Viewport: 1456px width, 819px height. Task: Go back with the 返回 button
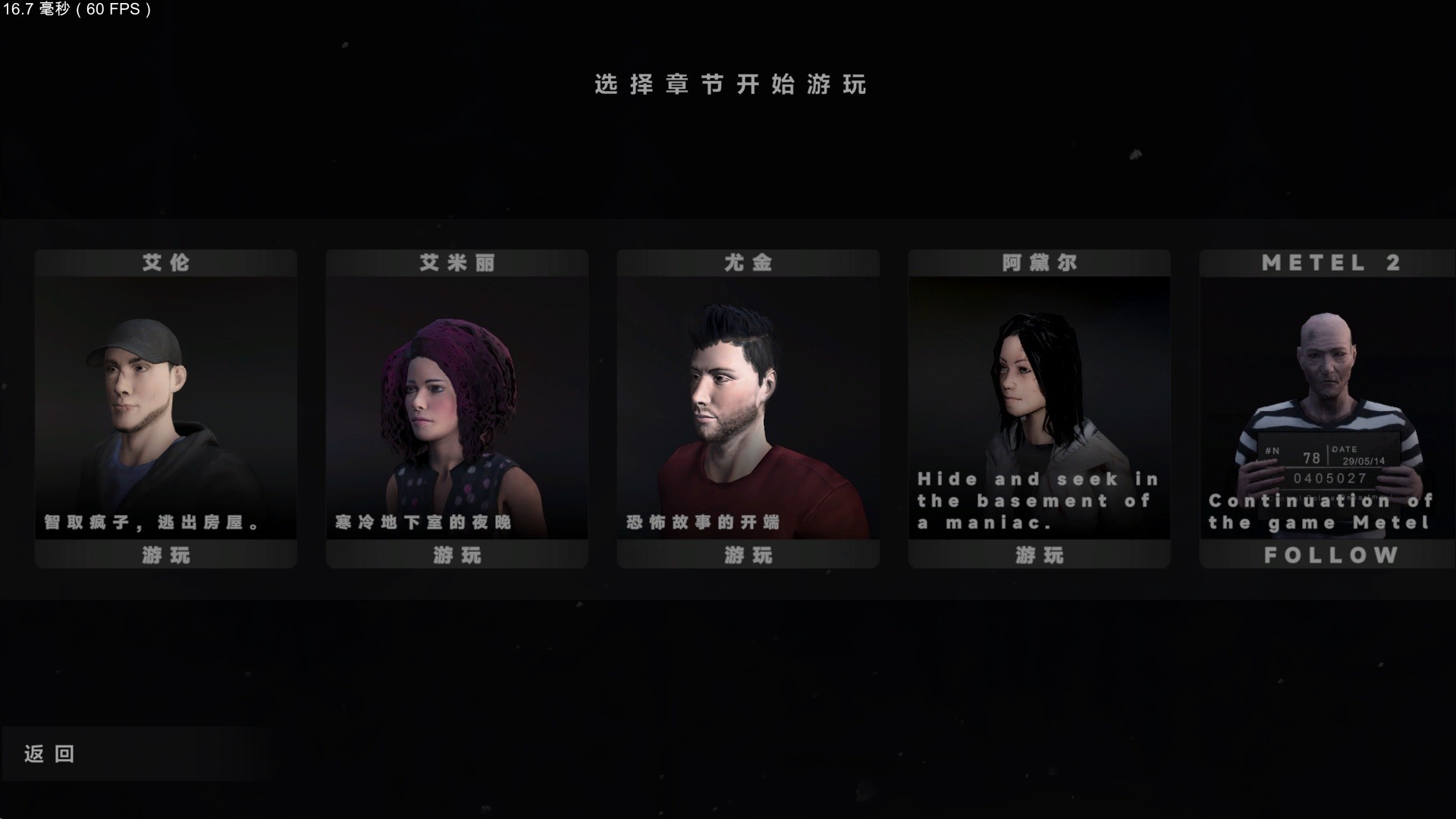[49, 754]
